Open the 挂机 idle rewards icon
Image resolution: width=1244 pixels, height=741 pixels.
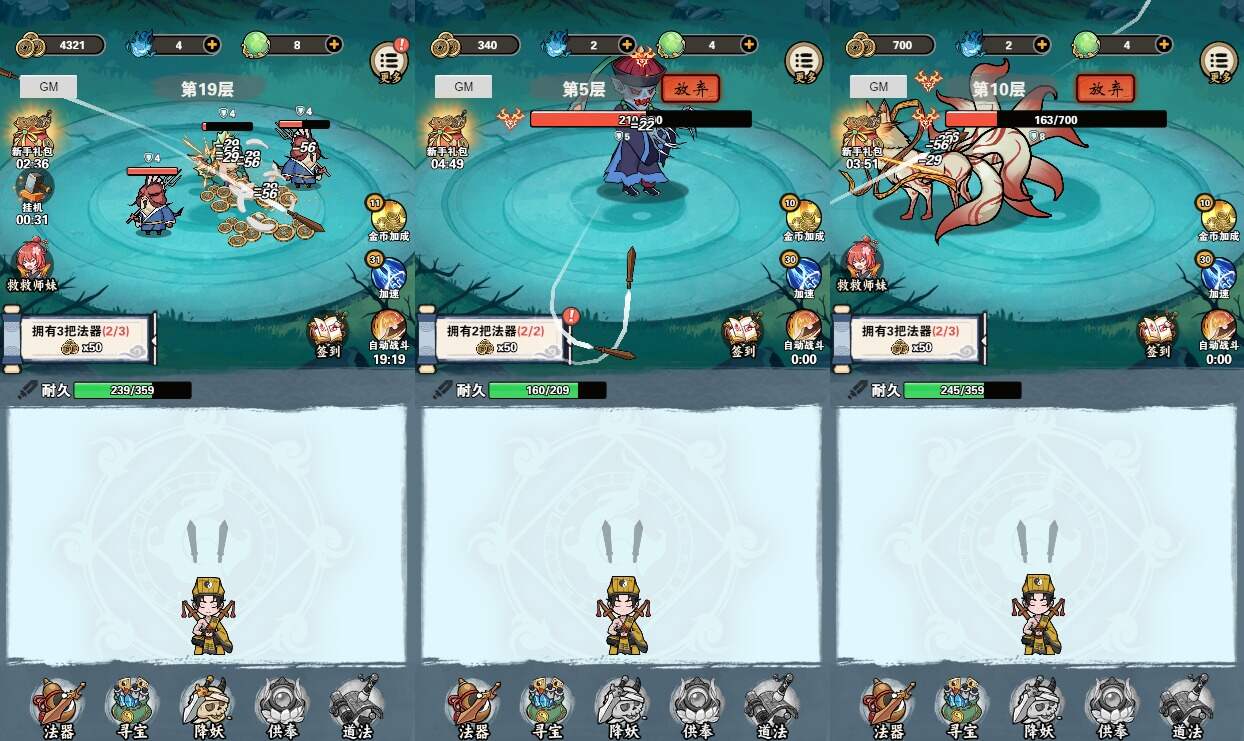click(33, 190)
